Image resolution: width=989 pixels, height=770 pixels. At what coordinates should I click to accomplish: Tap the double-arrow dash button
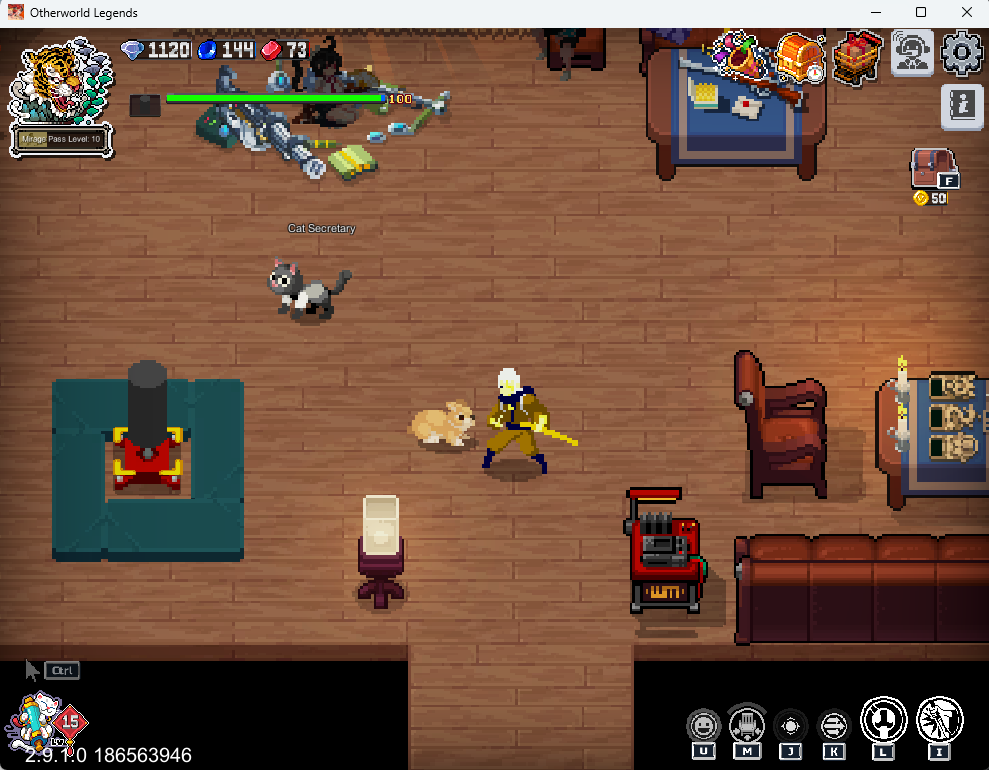pos(834,725)
